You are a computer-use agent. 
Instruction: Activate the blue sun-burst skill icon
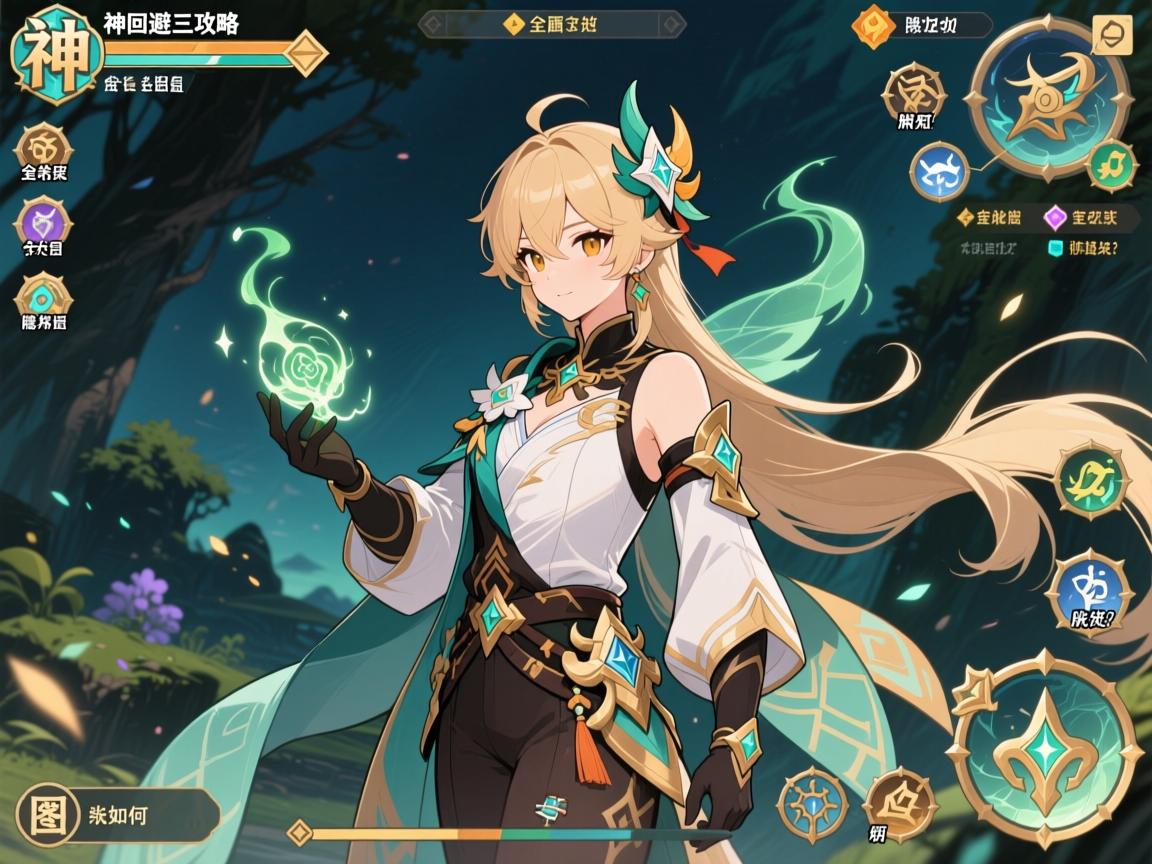click(x=812, y=803)
